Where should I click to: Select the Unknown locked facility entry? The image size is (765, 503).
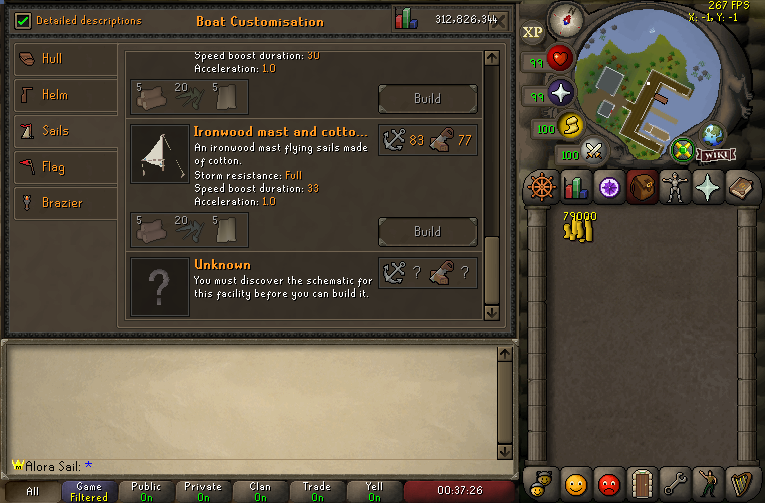tap(304, 287)
